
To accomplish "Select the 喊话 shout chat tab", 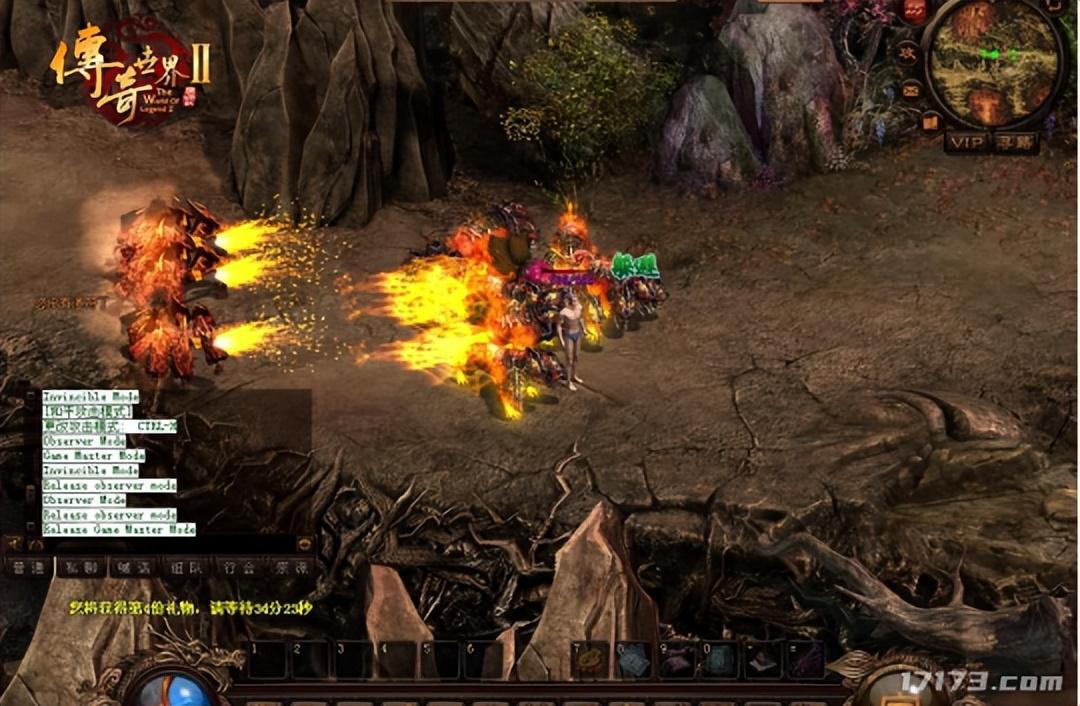I will (x=133, y=567).
